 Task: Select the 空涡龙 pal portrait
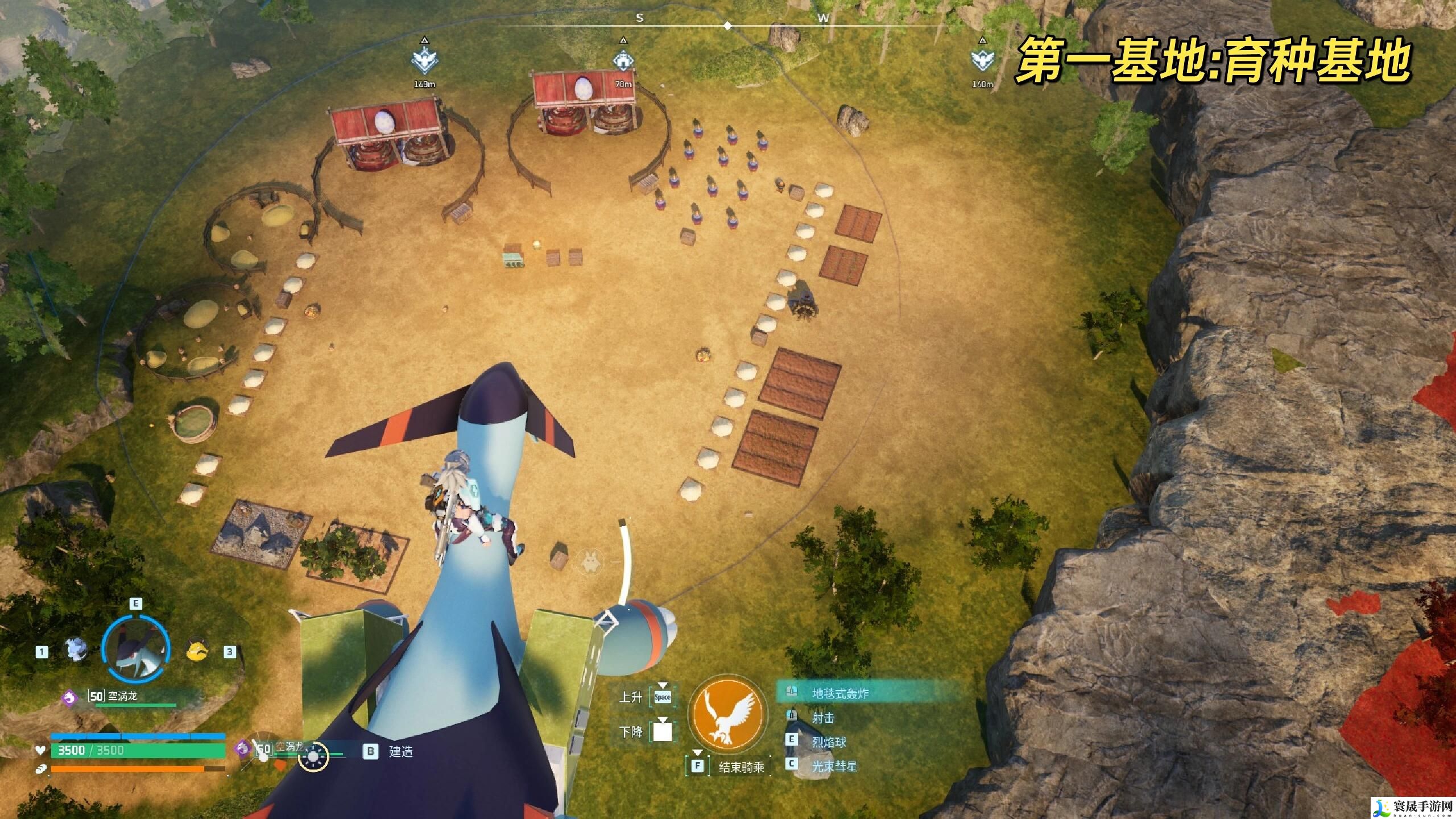(x=135, y=650)
